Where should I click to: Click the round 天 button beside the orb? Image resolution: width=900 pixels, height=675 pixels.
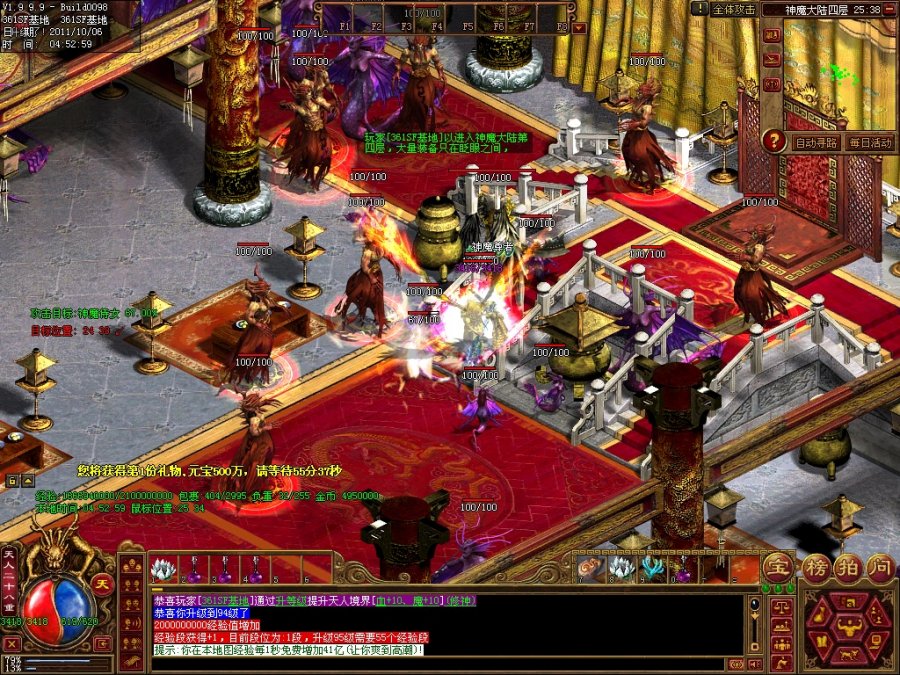101,583
